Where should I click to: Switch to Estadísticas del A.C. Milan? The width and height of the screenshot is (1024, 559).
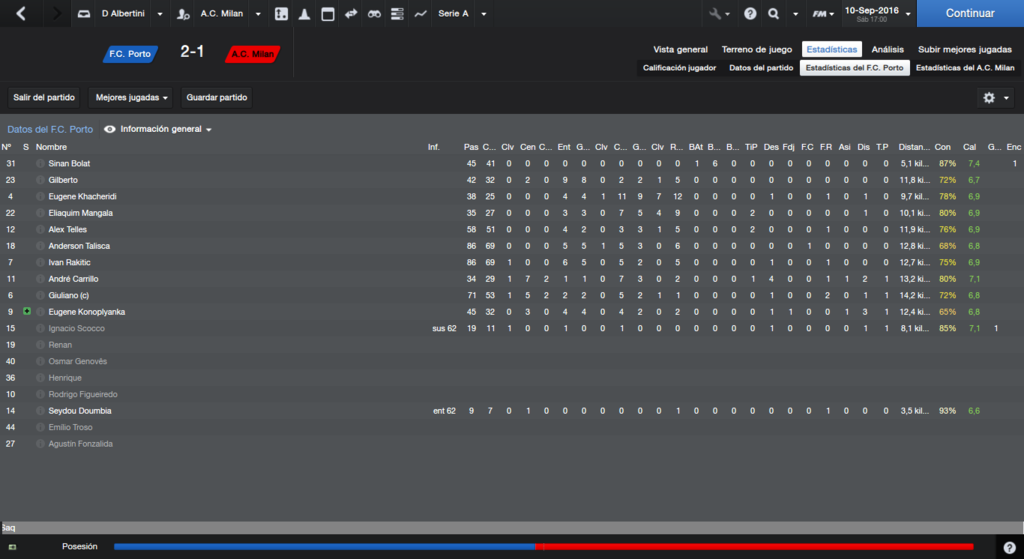click(x=965, y=68)
